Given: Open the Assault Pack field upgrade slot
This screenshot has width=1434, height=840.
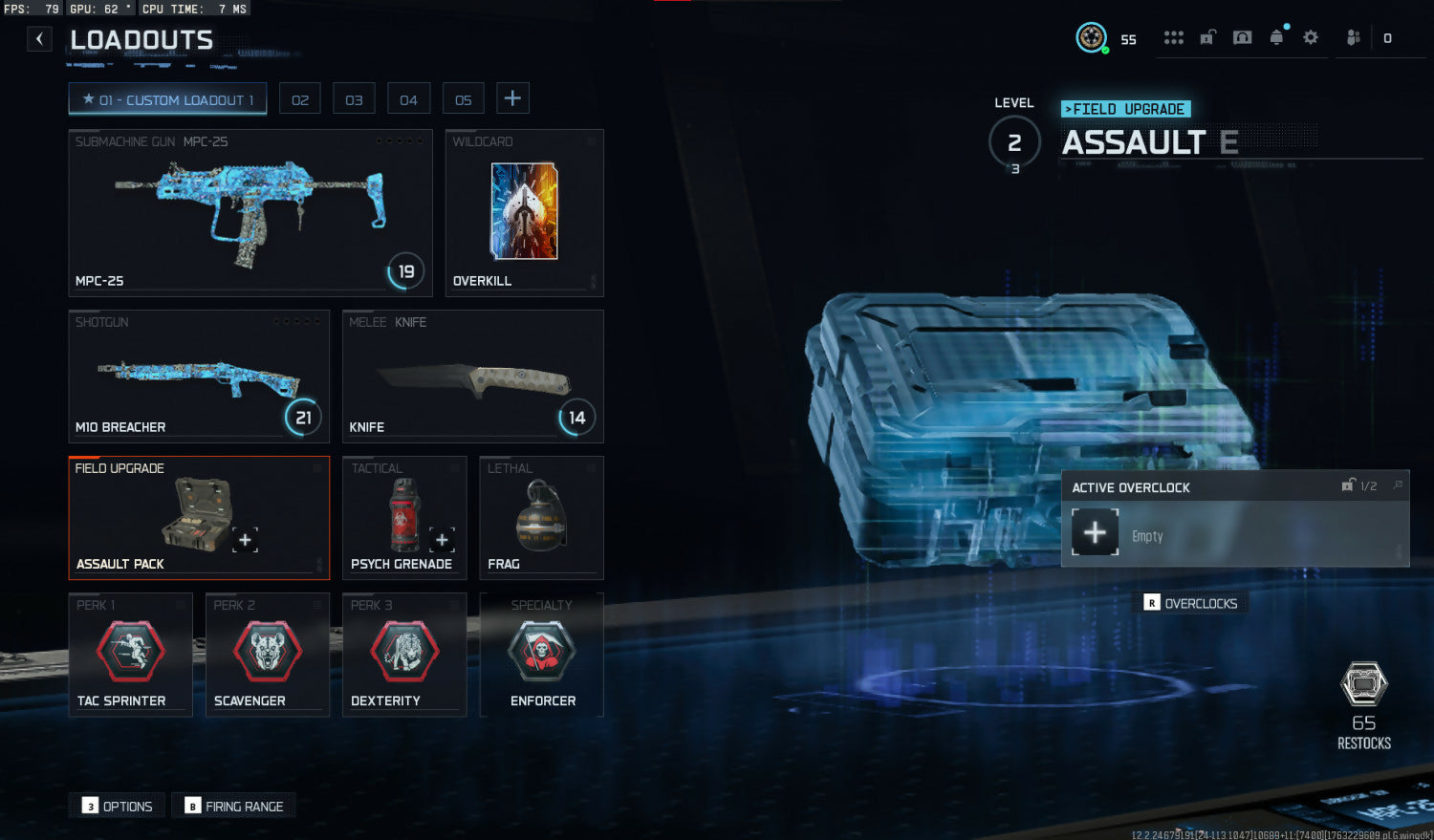Looking at the screenshot, I should (x=199, y=517).
